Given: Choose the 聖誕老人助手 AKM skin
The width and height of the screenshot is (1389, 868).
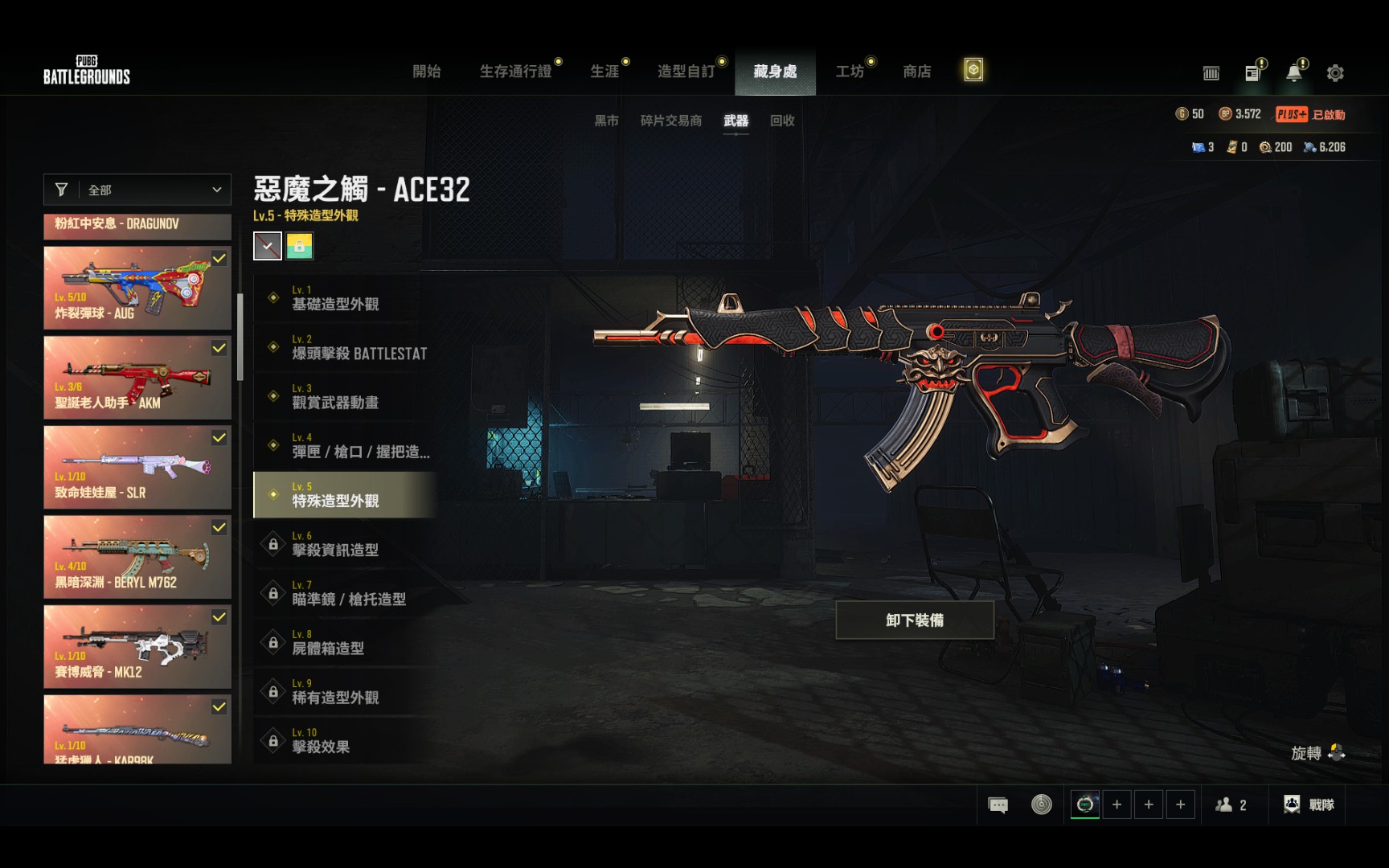Looking at the screenshot, I should 137,378.
